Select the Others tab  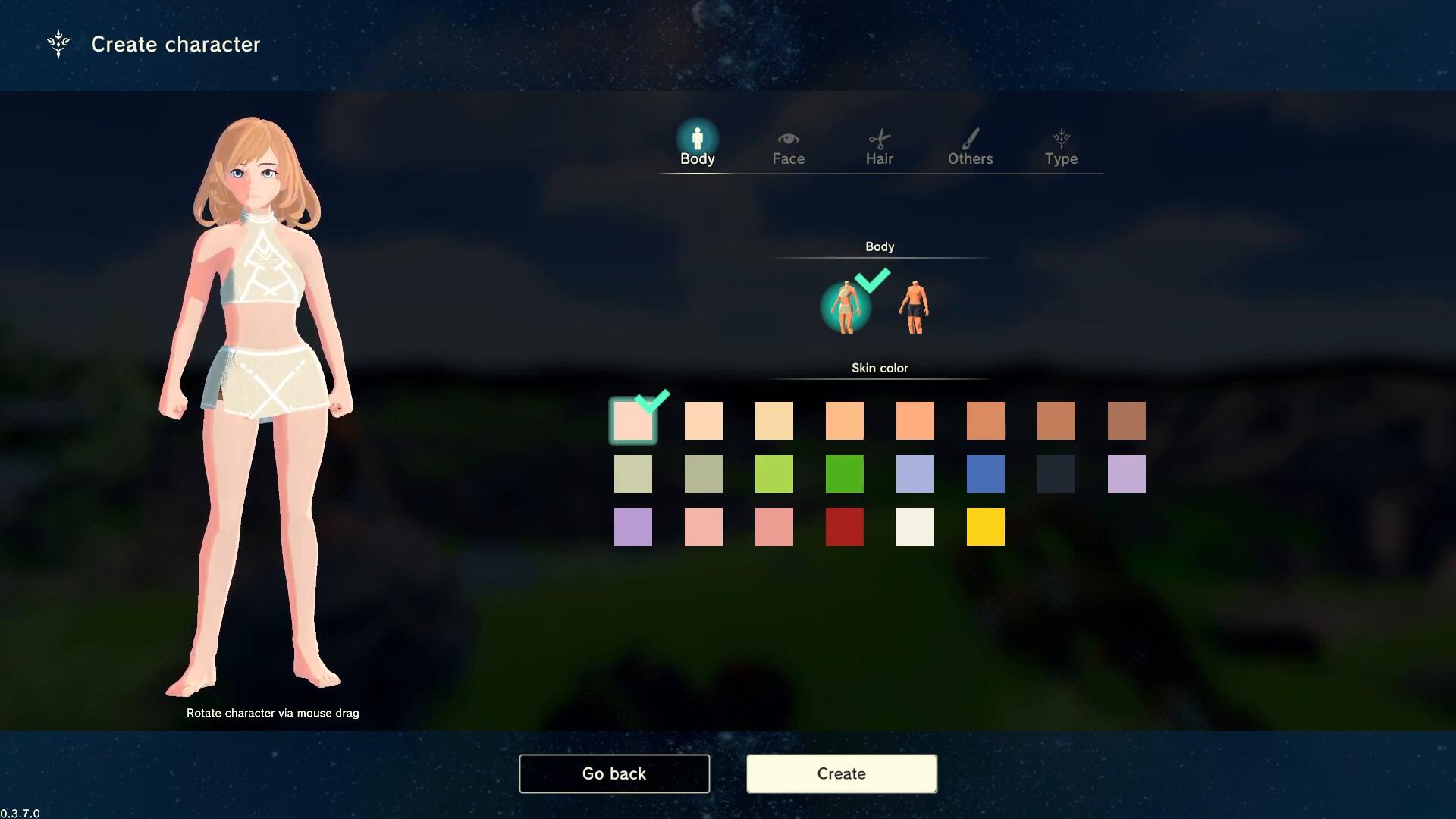[970, 147]
